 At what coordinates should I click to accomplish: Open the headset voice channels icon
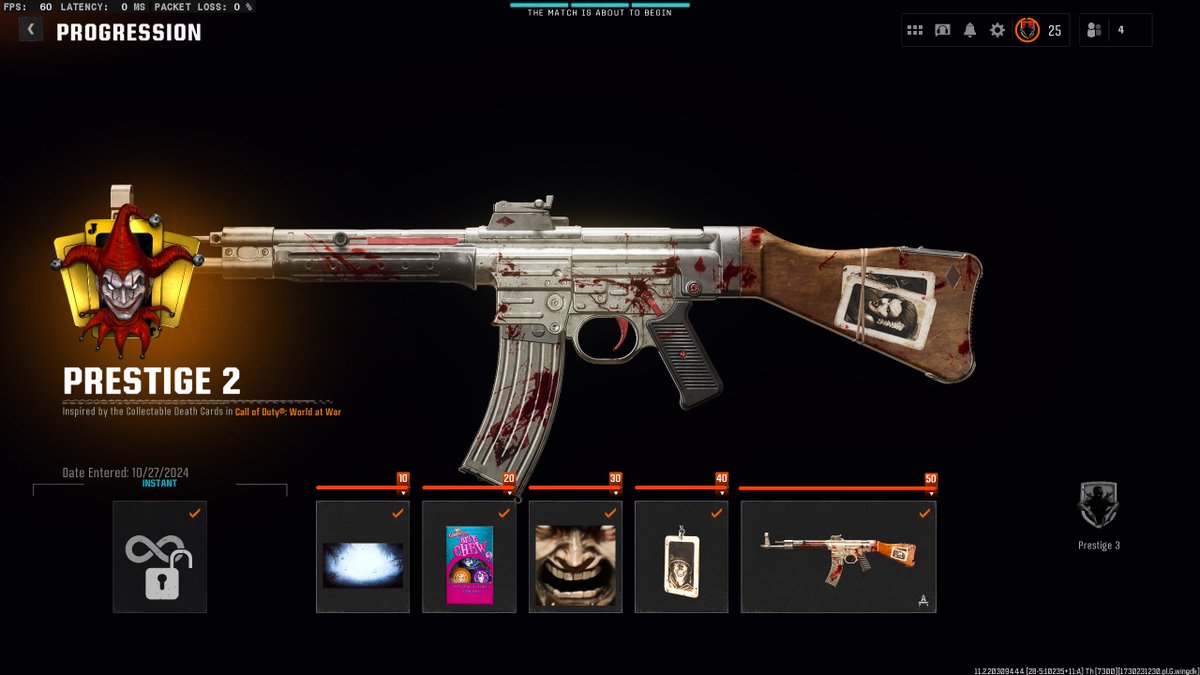tap(942, 30)
